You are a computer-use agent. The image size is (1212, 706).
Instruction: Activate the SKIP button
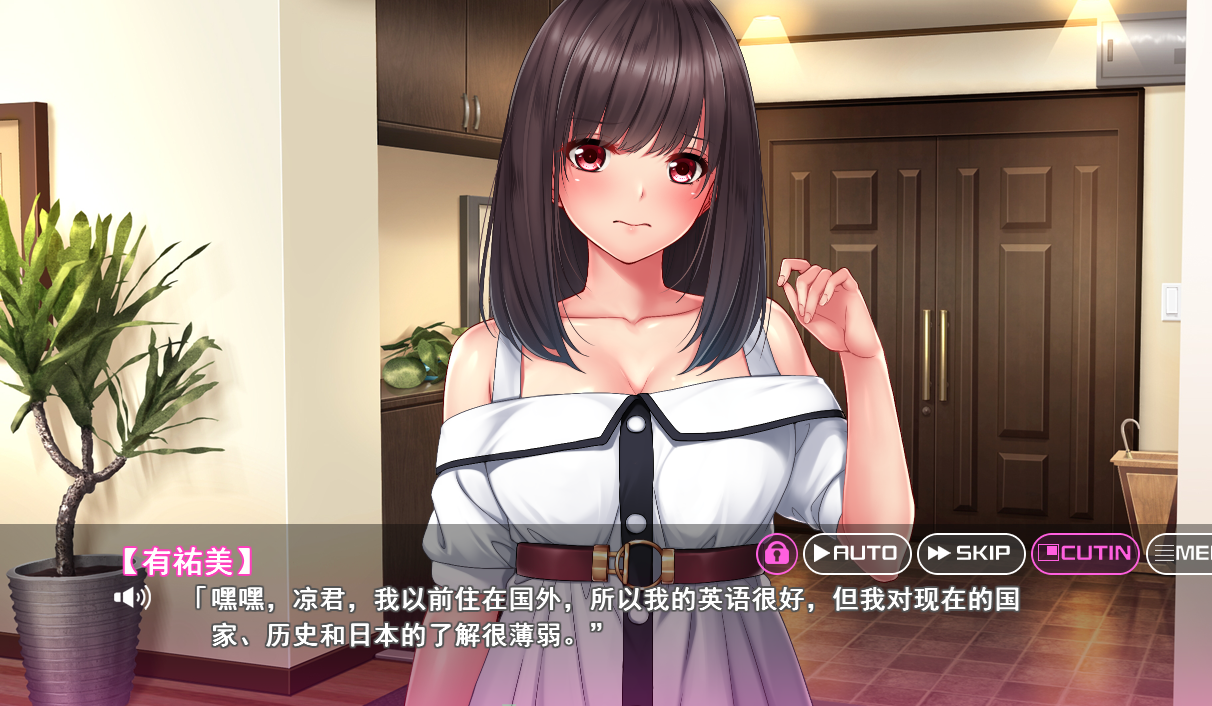tap(971, 553)
